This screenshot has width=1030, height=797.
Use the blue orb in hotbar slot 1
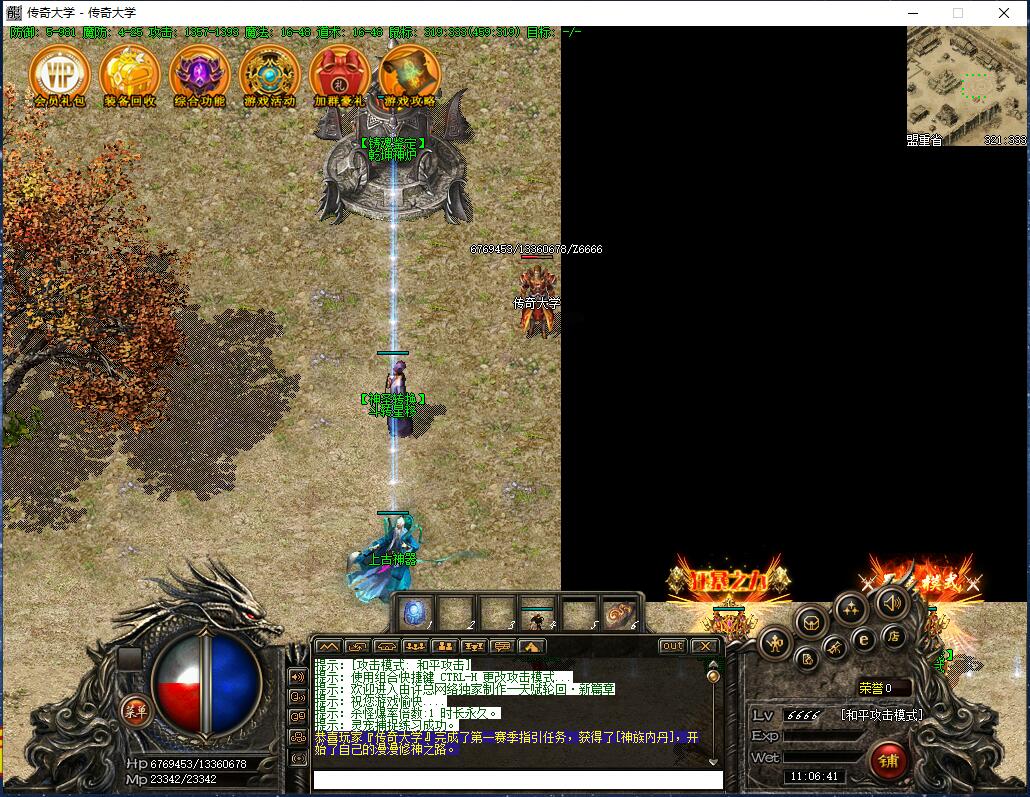(417, 612)
